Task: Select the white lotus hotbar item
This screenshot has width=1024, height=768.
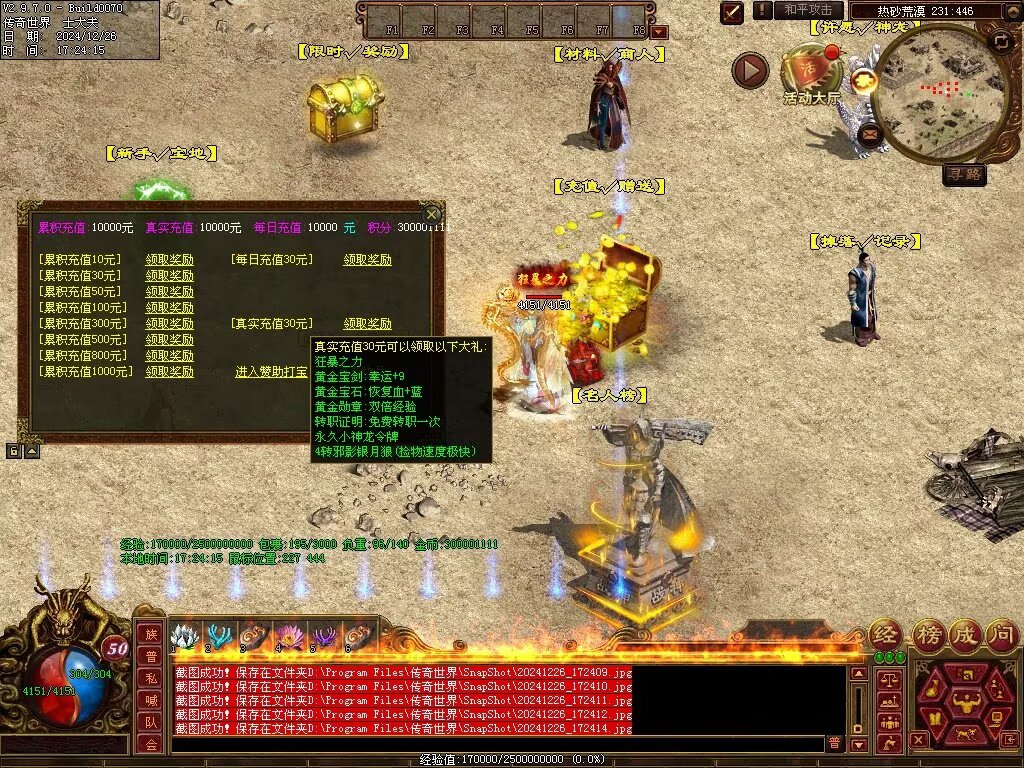Action: tap(183, 636)
